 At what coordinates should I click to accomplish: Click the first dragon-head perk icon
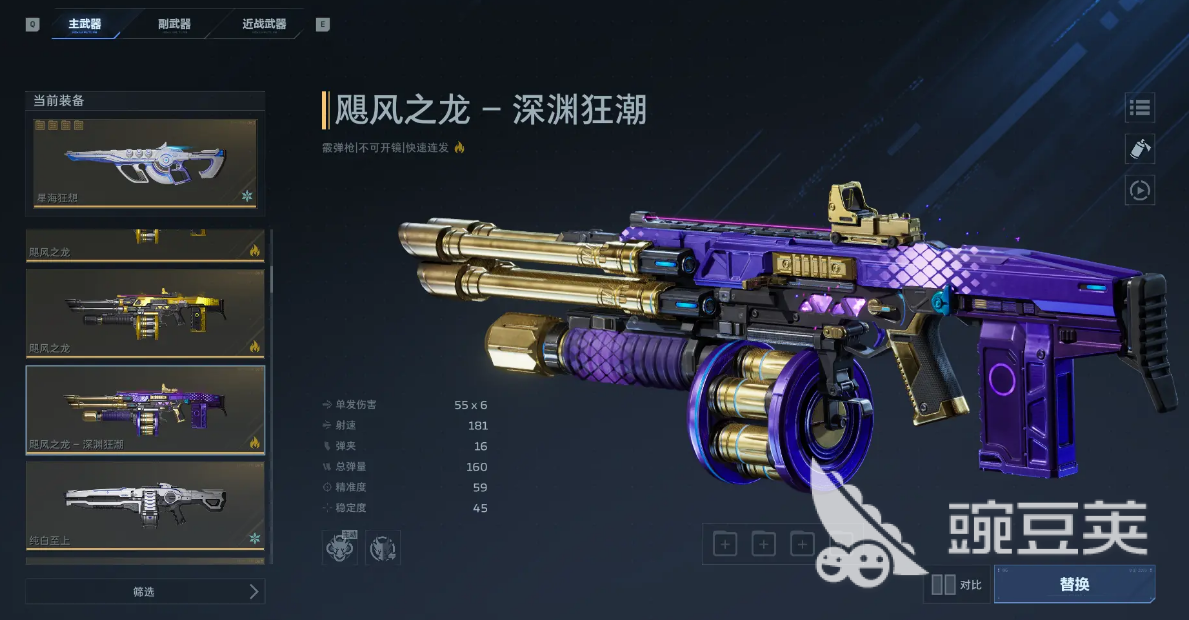tap(340, 548)
